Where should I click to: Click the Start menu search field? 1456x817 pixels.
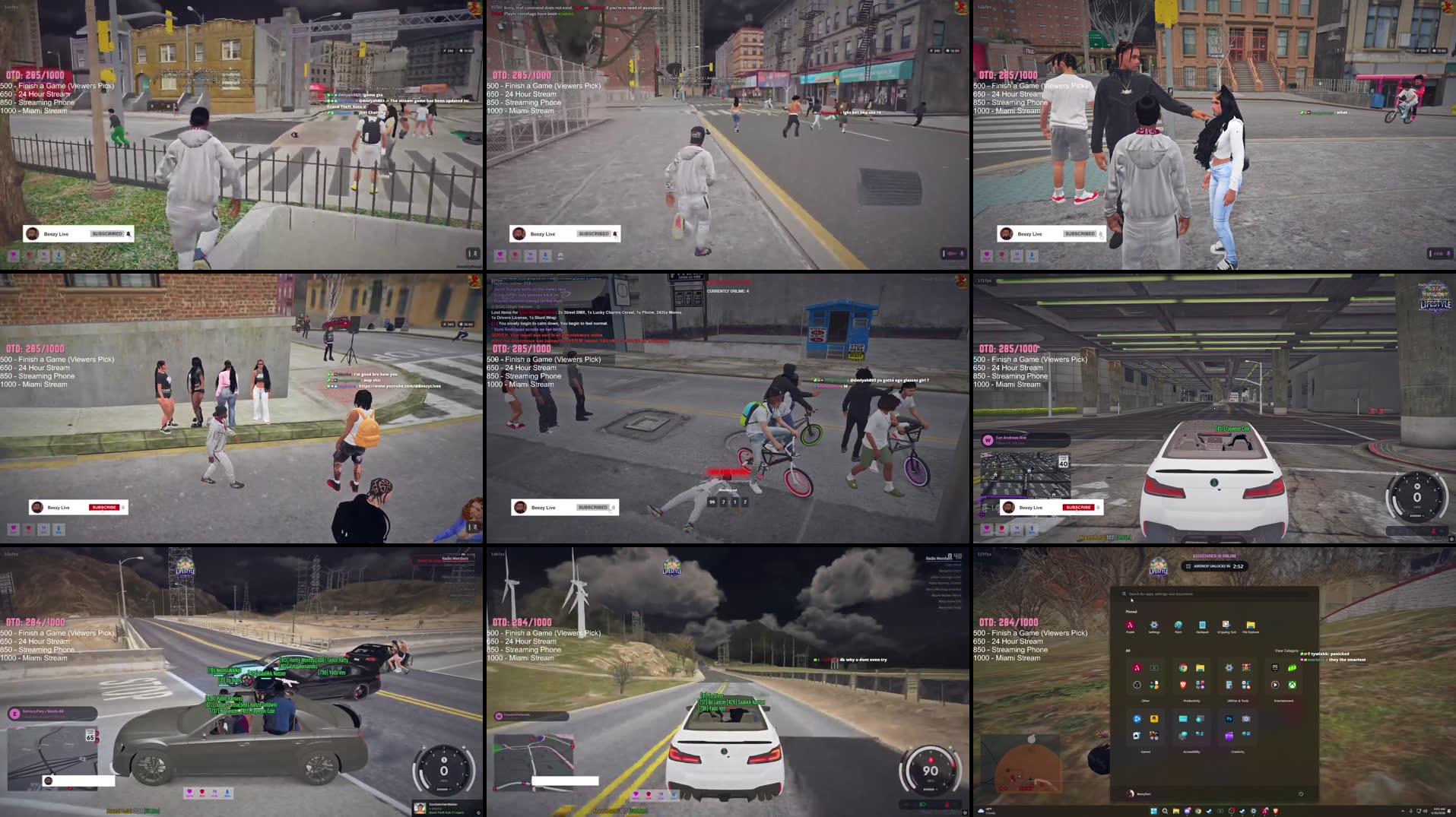1217,594
